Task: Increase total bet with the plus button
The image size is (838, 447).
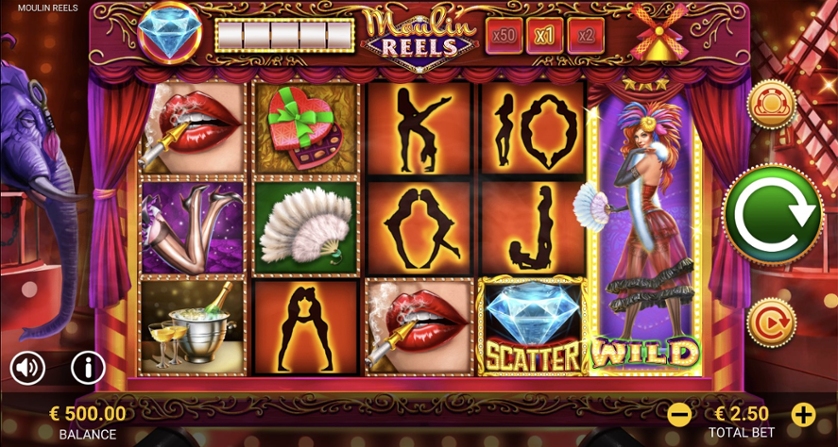Action: click(802, 413)
